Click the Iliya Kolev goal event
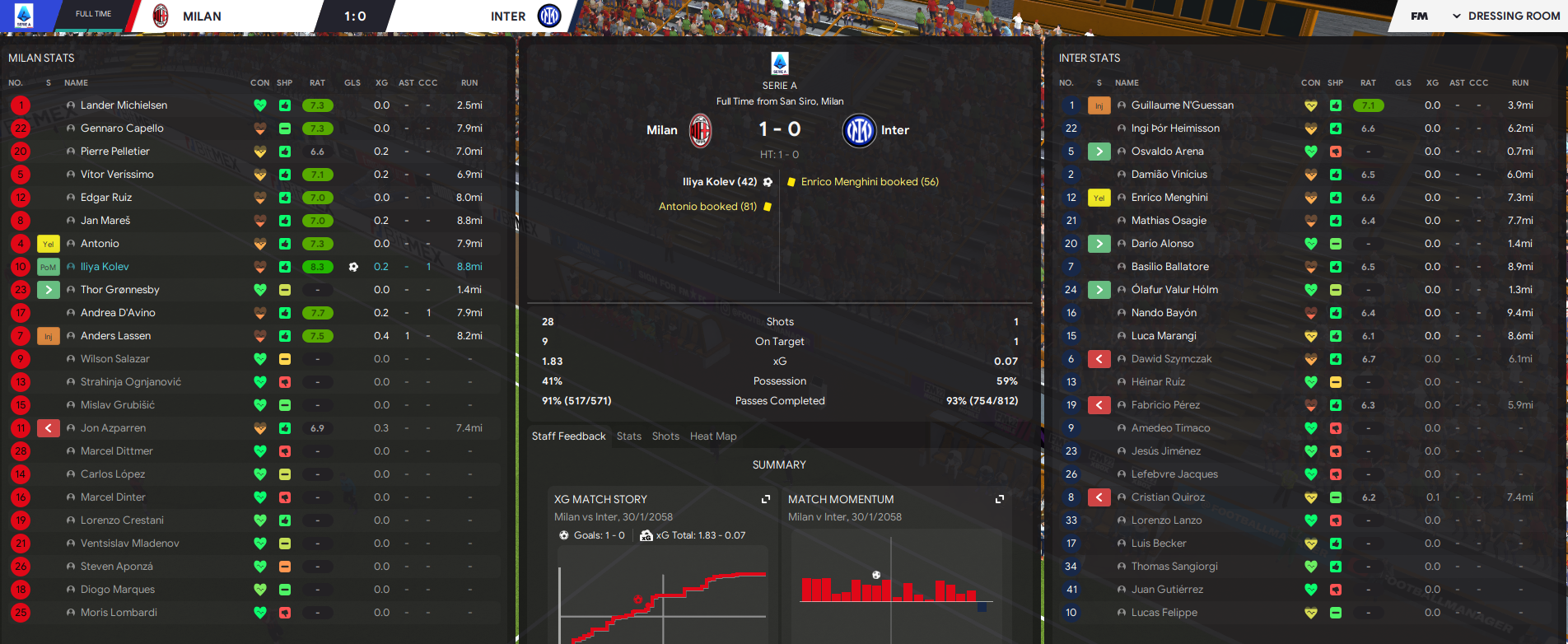Screen dimensions: 1568x644 click(x=719, y=182)
